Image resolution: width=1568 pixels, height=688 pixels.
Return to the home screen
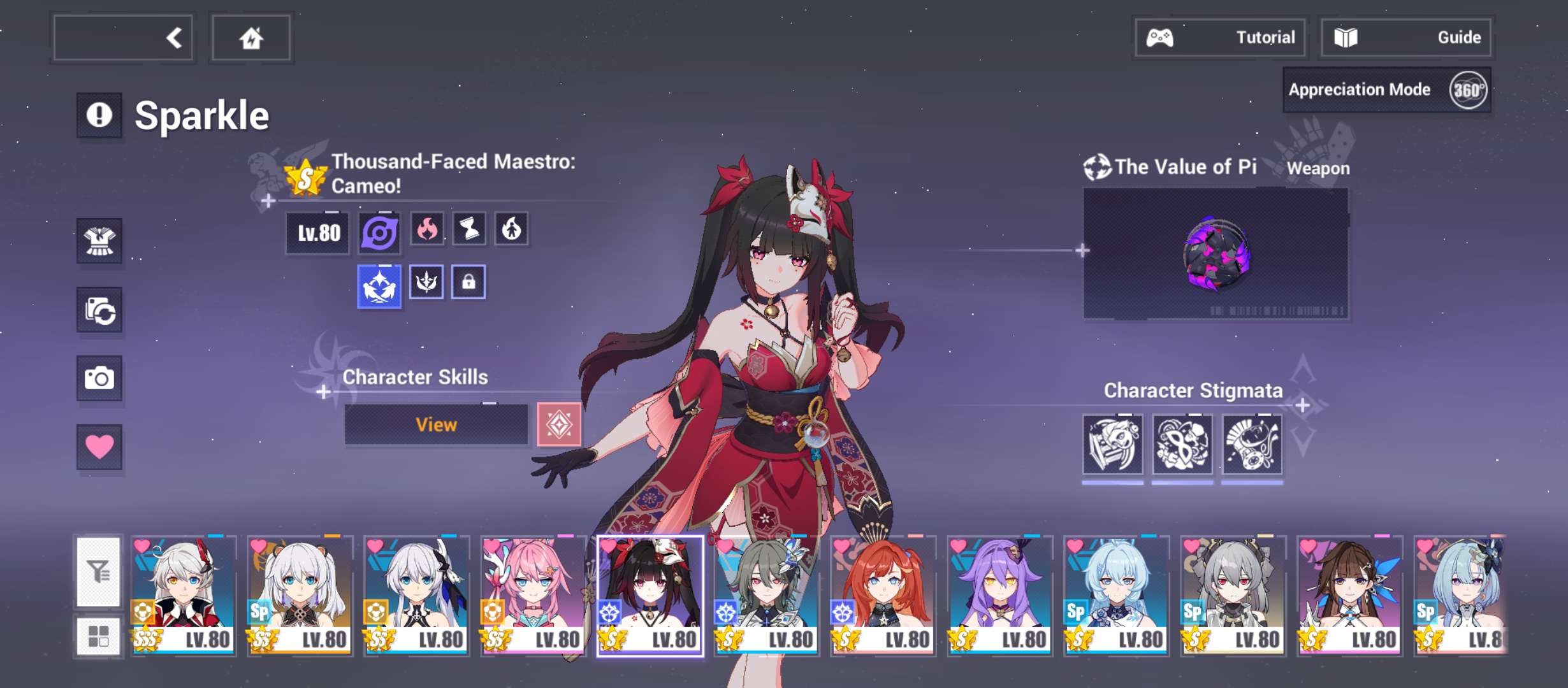(251, 38)
